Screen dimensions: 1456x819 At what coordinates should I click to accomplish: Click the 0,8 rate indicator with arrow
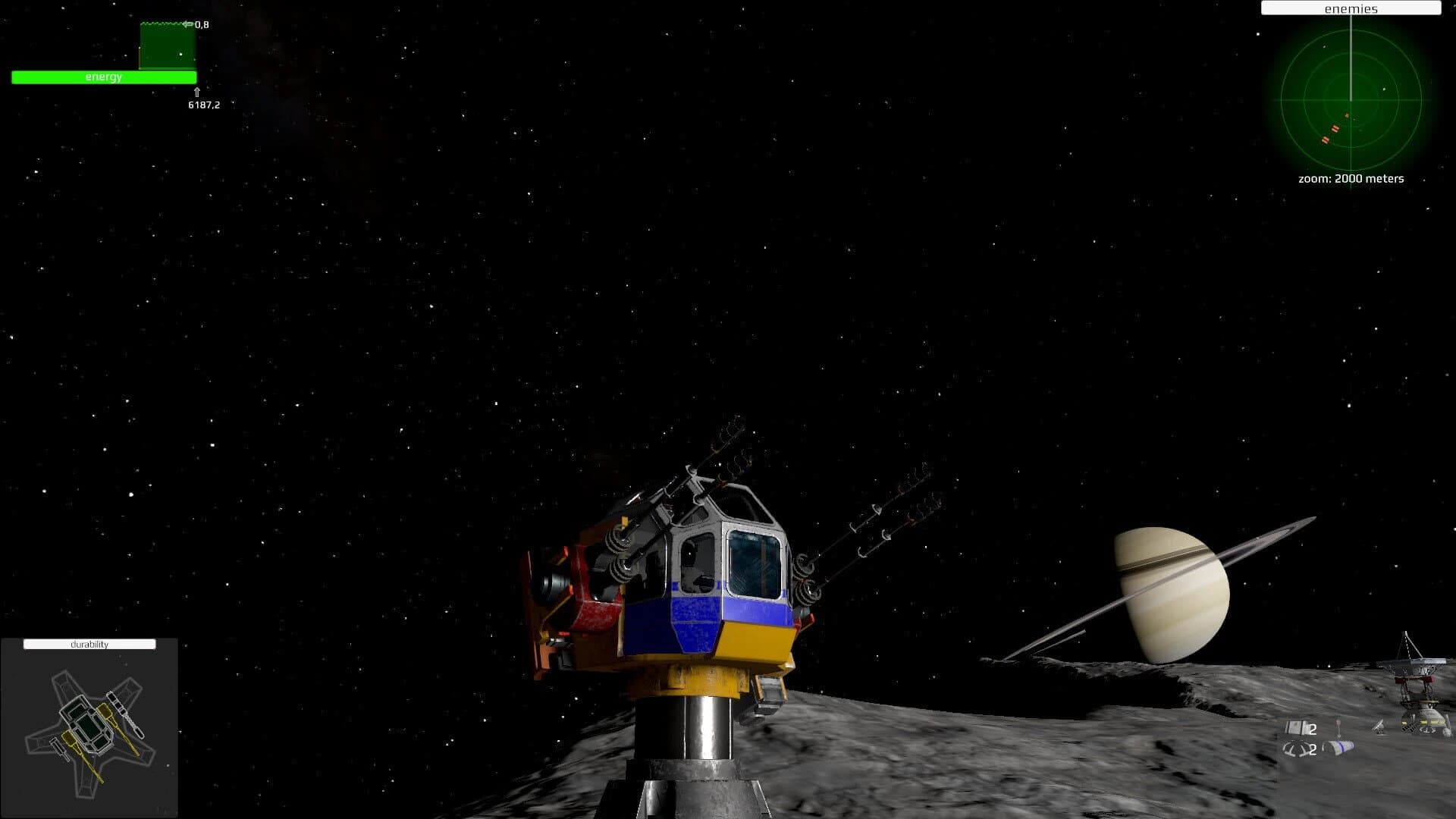[x=194, y=24]
